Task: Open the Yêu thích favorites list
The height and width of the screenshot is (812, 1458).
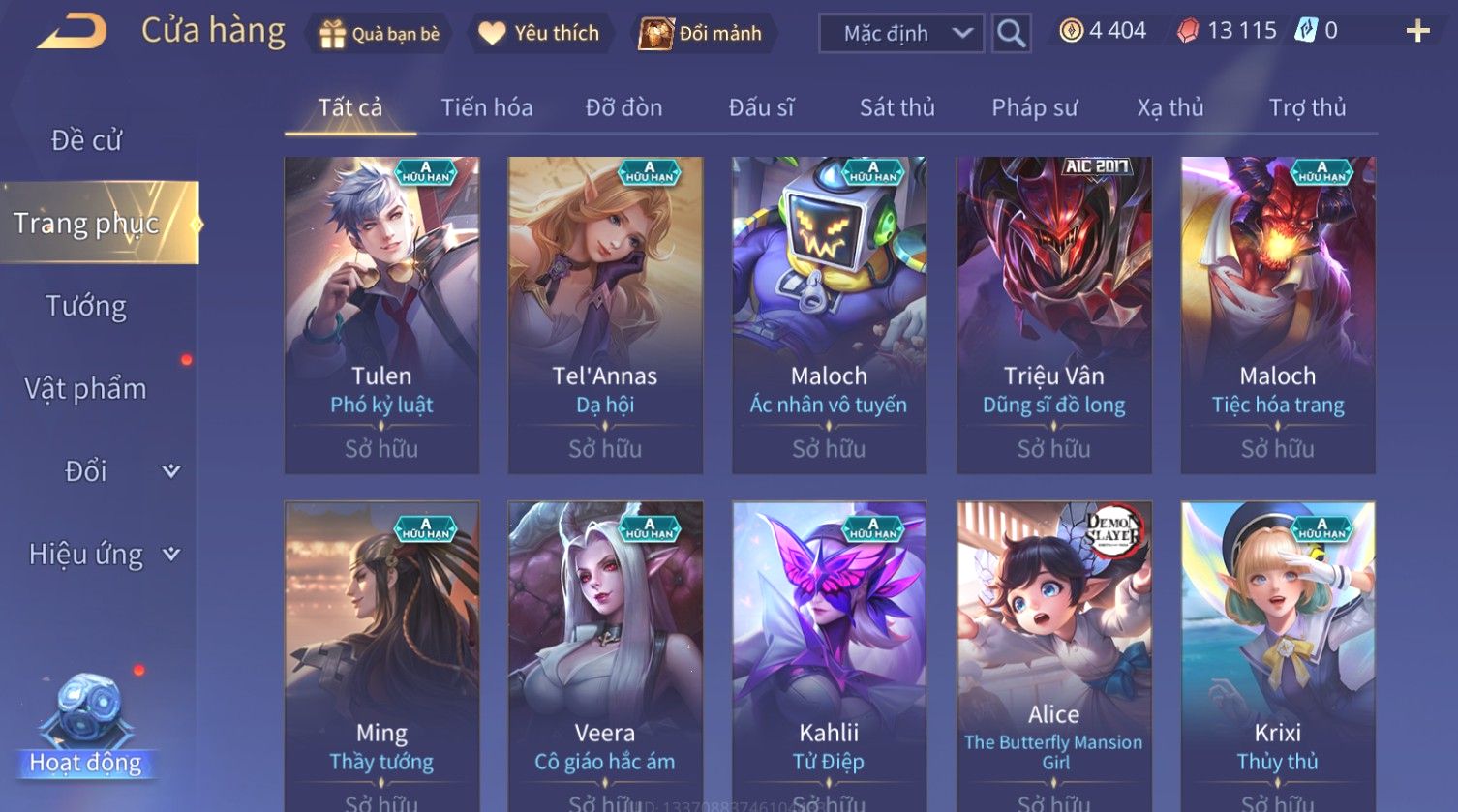Action: [540, 34]
